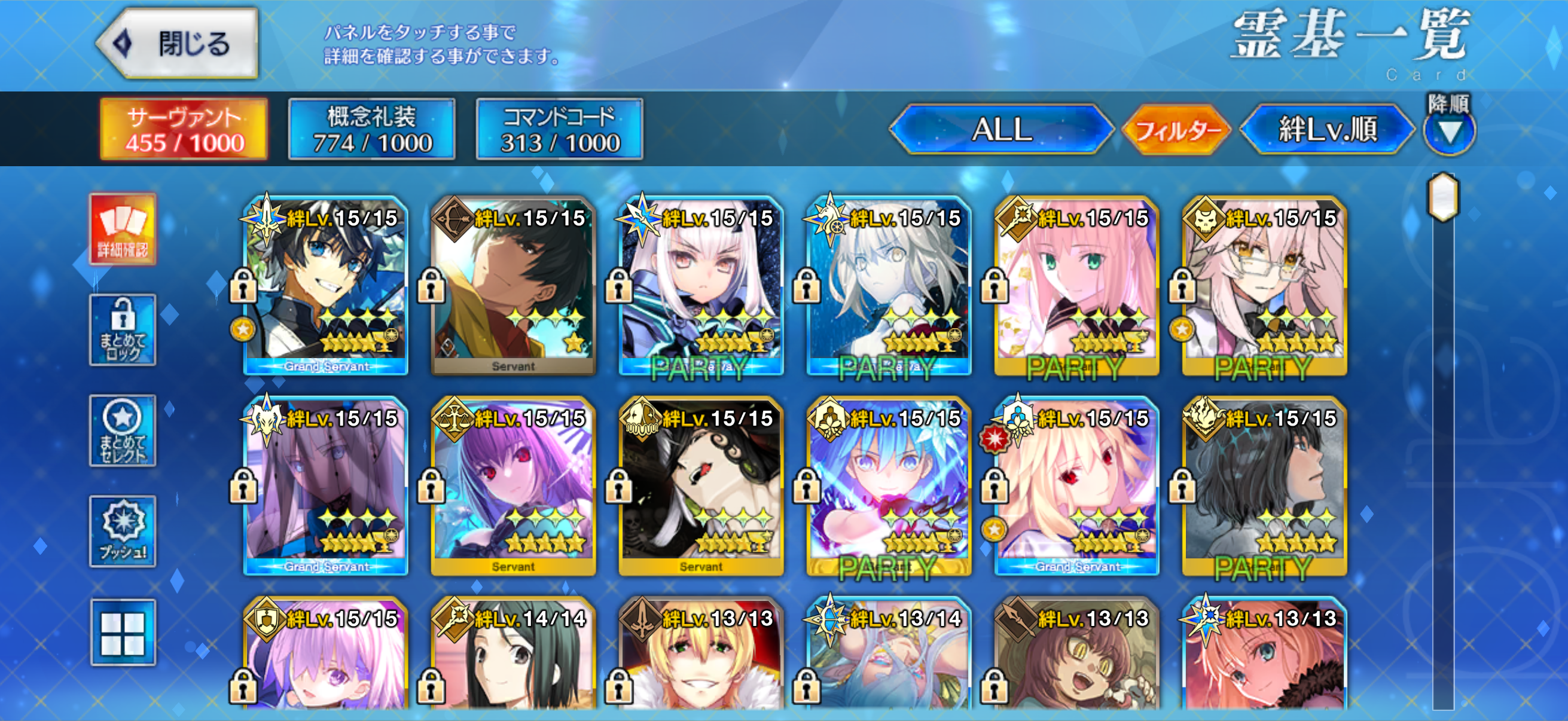The width and height of the screenshot is (1568, 721).
Task: Select the ALL class filter button
Action: tap(1000, 129)
